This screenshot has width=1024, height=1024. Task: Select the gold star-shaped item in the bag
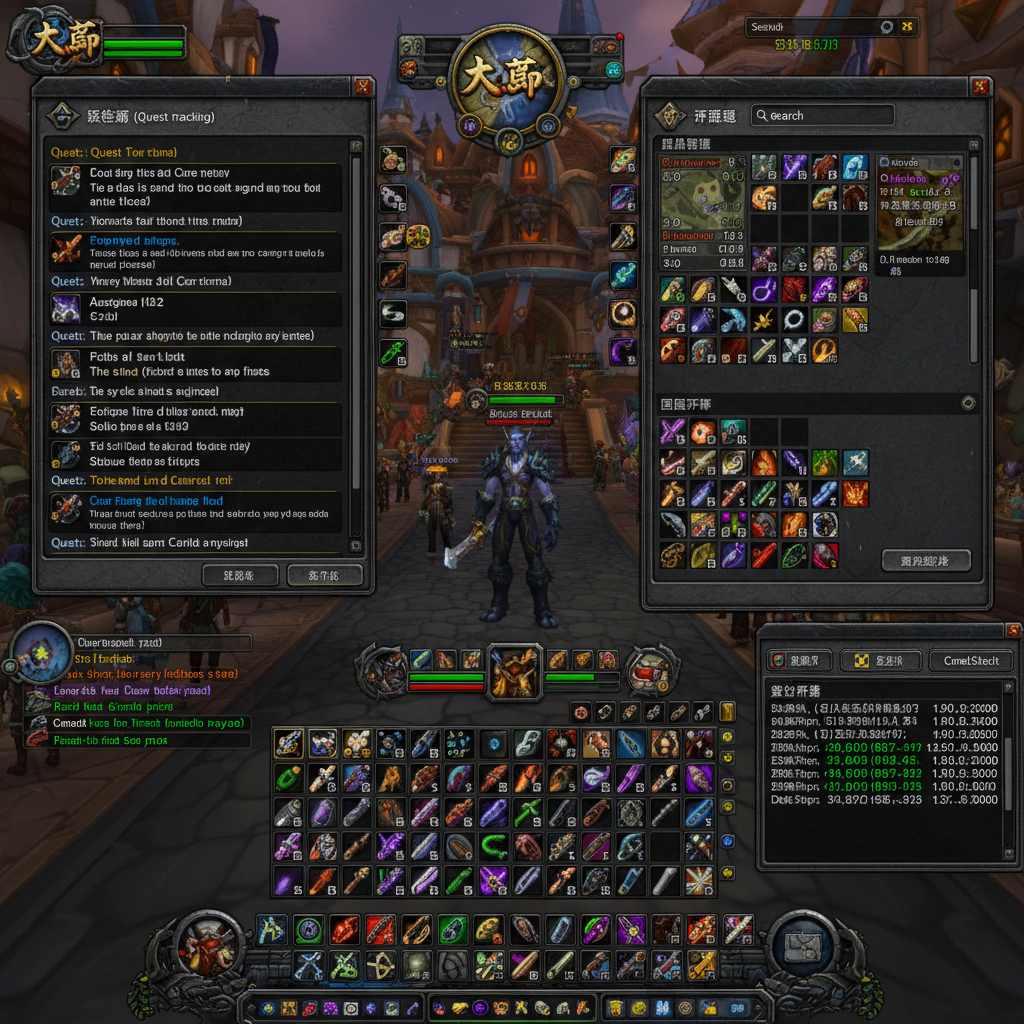[x=763, y=321]
